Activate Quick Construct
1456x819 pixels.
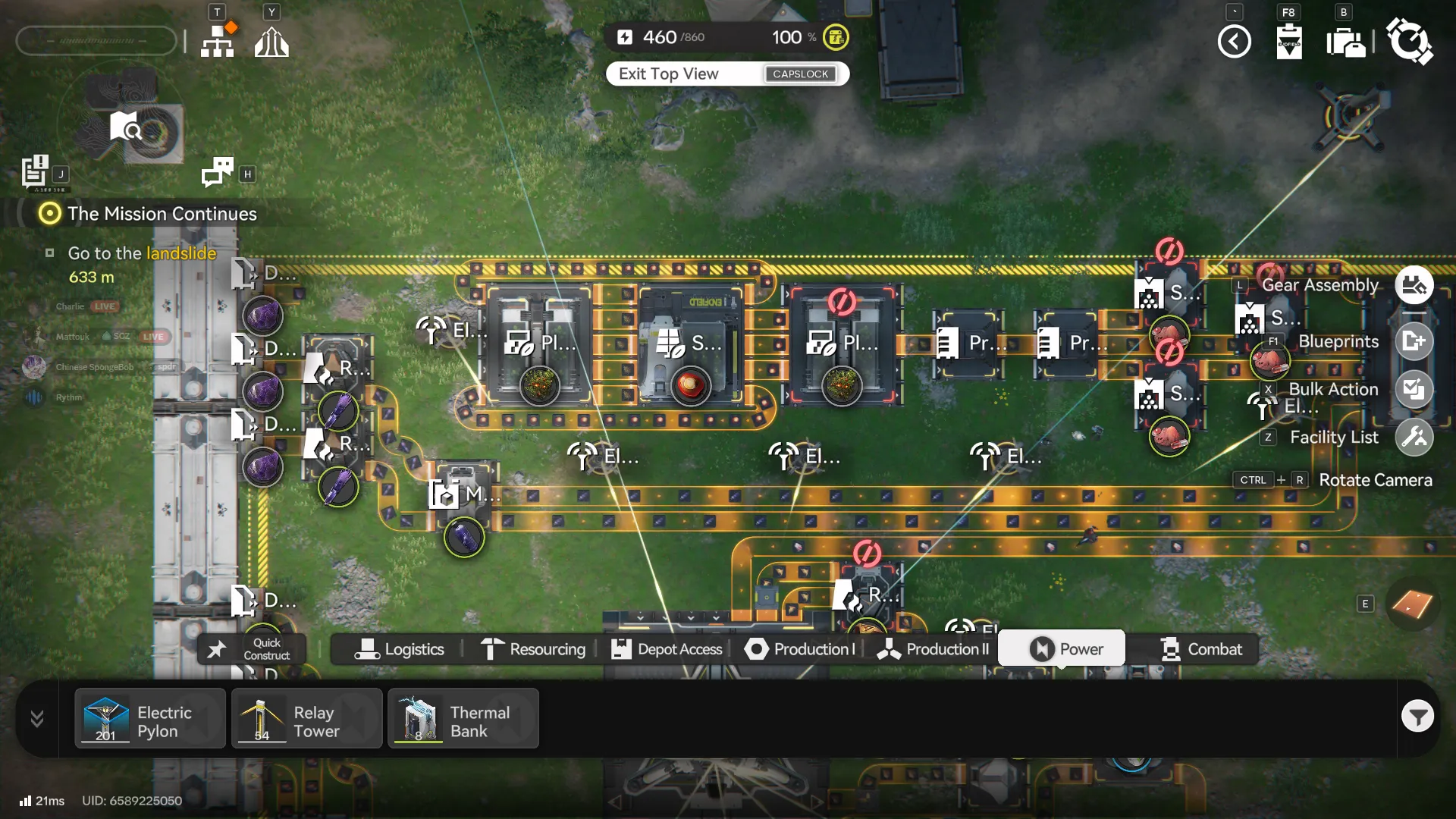click(x=253, y=649)
